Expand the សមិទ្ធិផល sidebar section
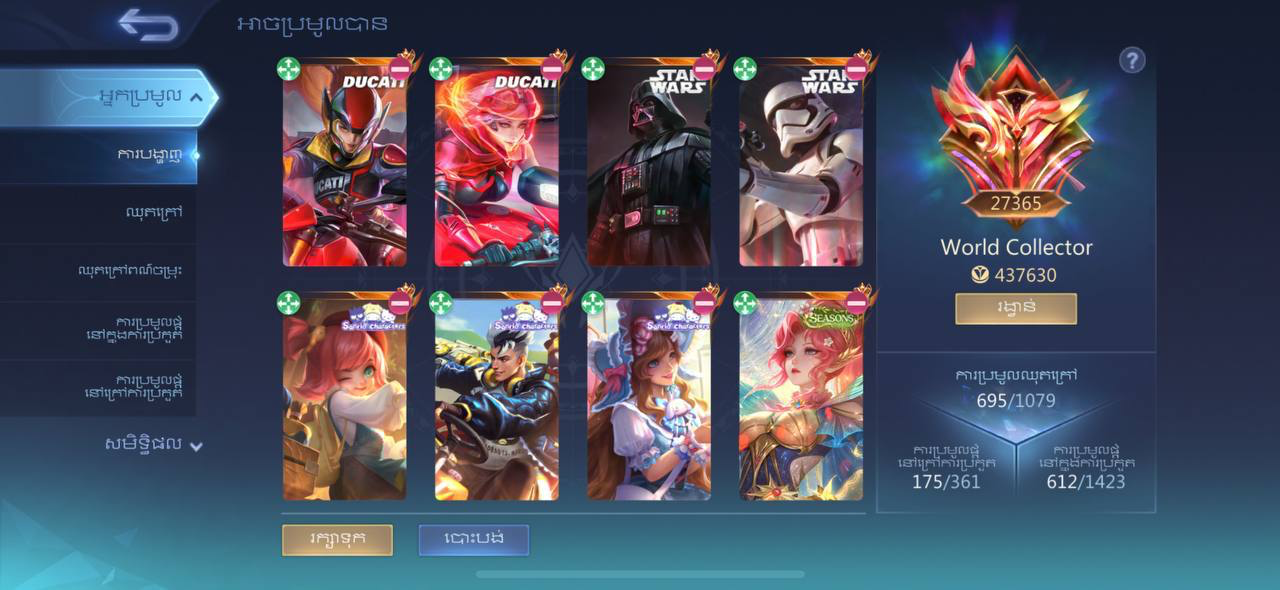 tap(196, 446)
